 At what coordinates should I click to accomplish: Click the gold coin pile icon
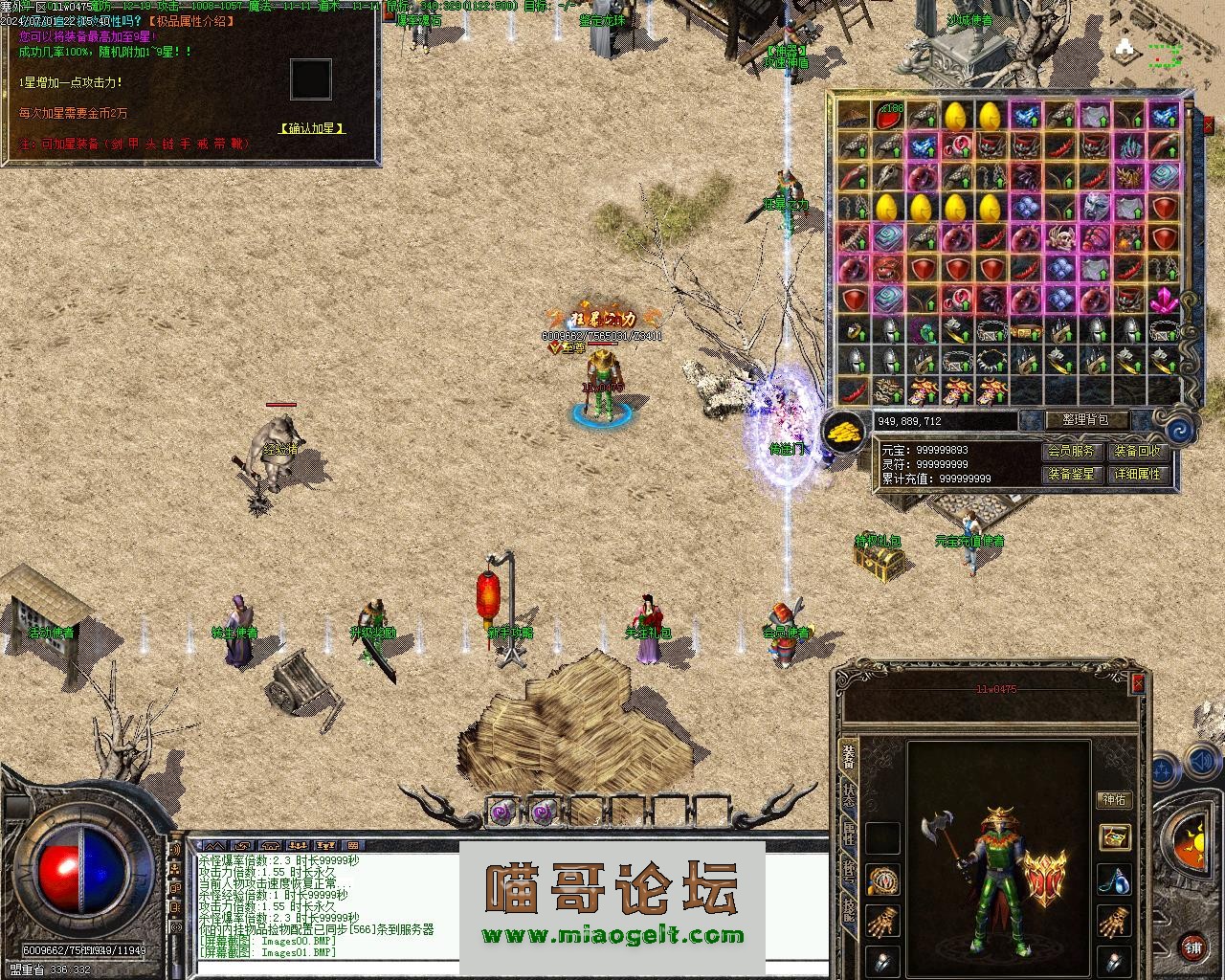[x=846, y=432]
